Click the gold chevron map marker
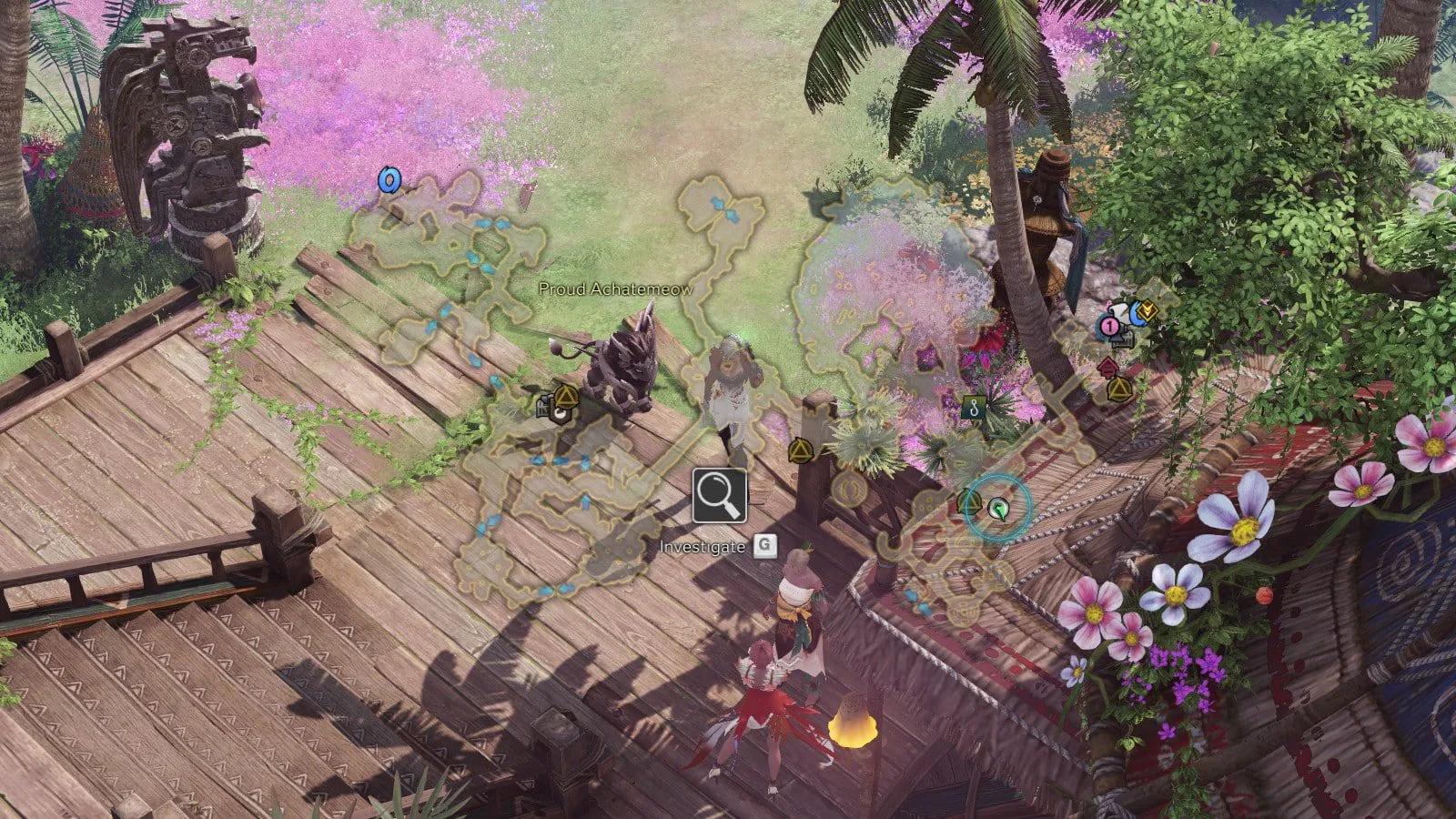Screen dimensions: 1456x819 1147,311
